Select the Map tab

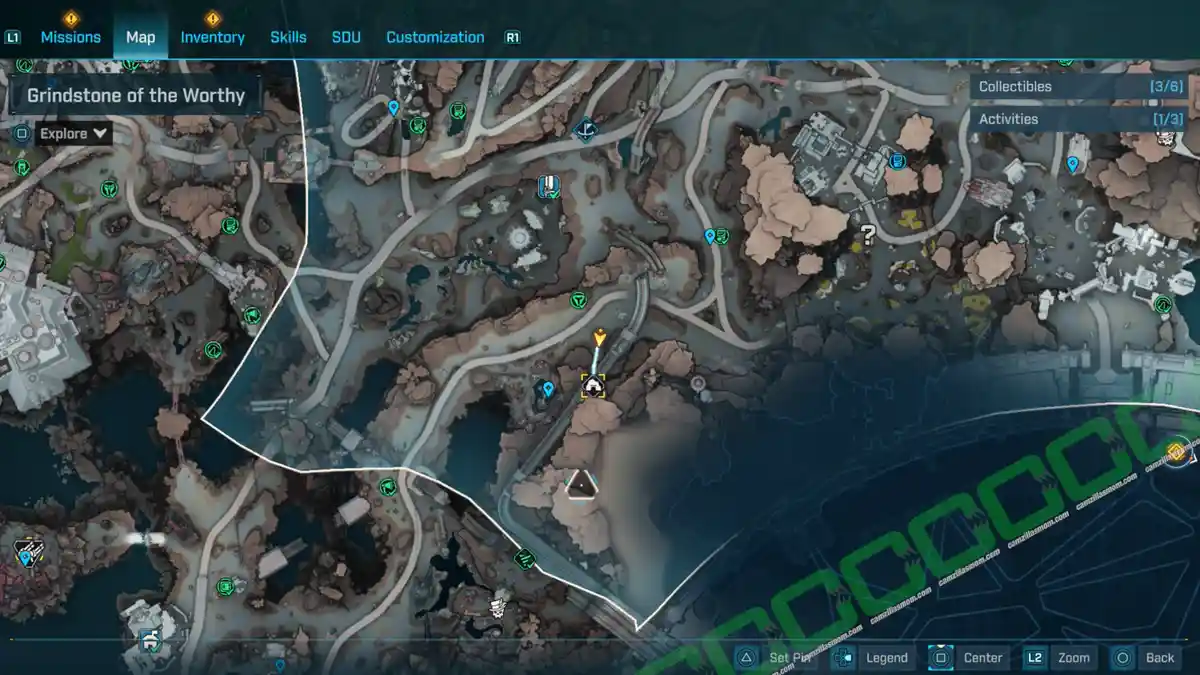tap(140, 37)
